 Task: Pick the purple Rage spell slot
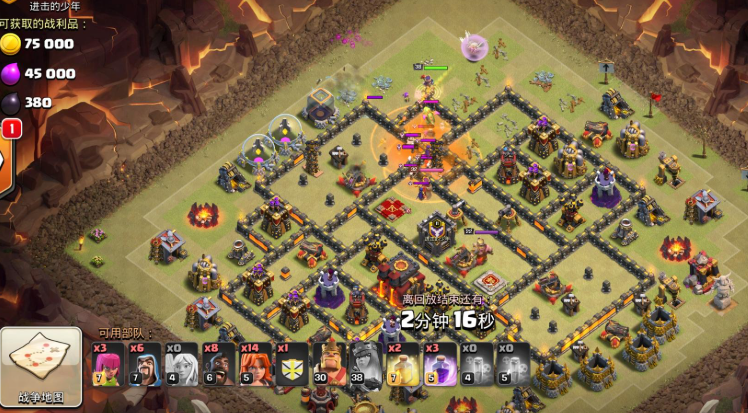tap(439, 364)
